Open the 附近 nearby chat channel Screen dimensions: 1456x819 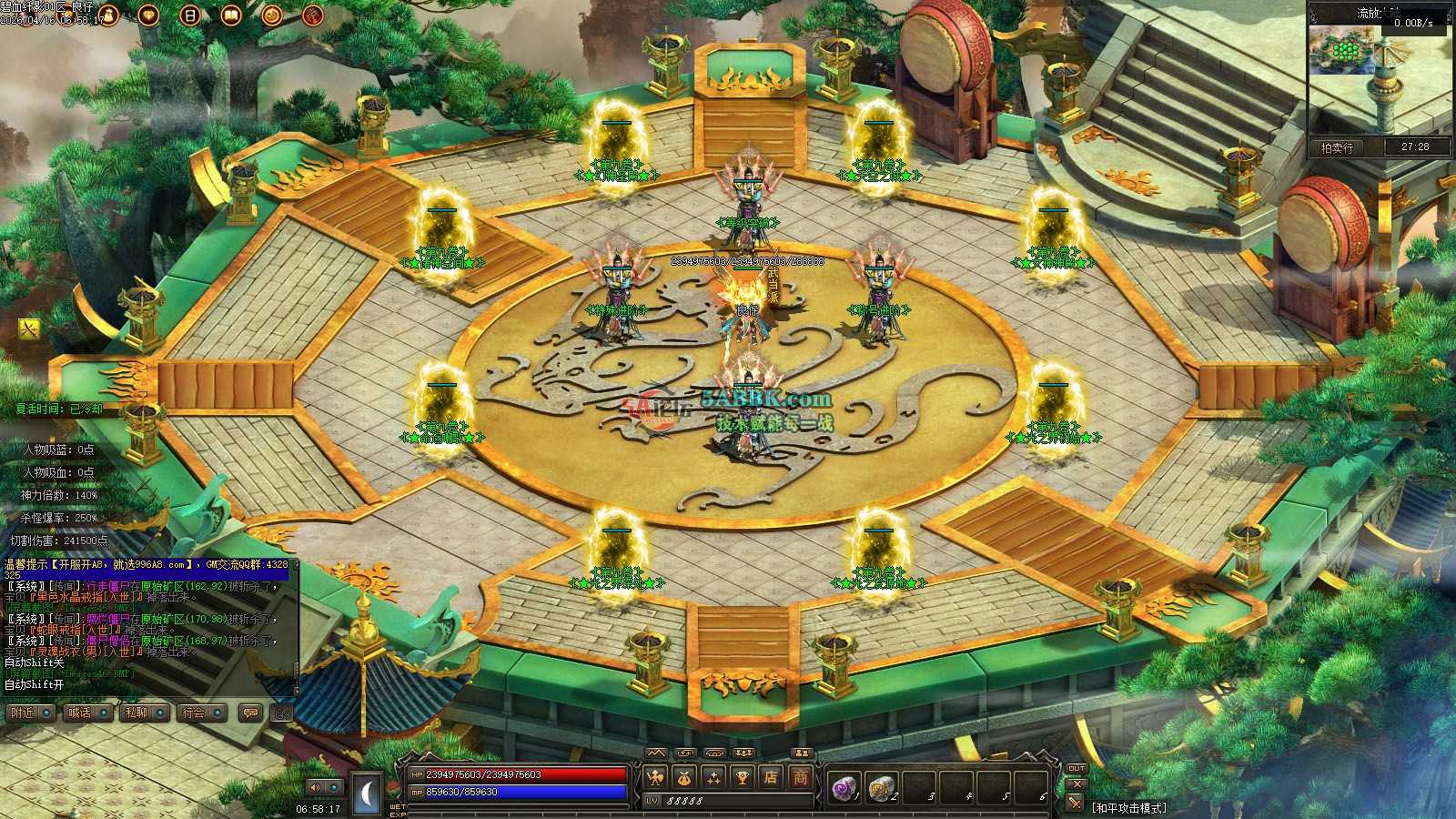tap(26, 713)
